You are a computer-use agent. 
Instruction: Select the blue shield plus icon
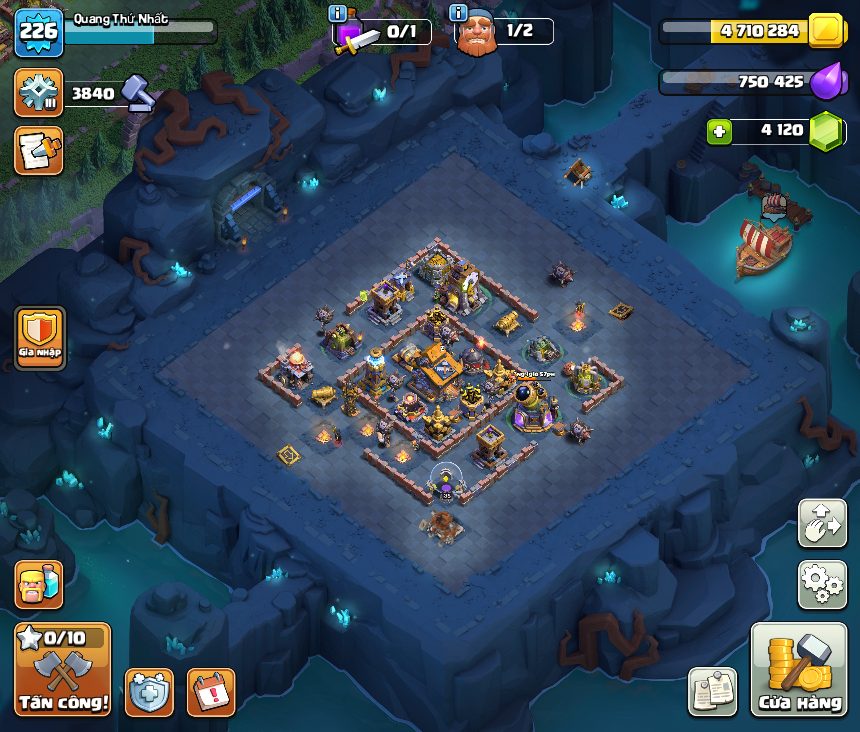pos(149,692)
